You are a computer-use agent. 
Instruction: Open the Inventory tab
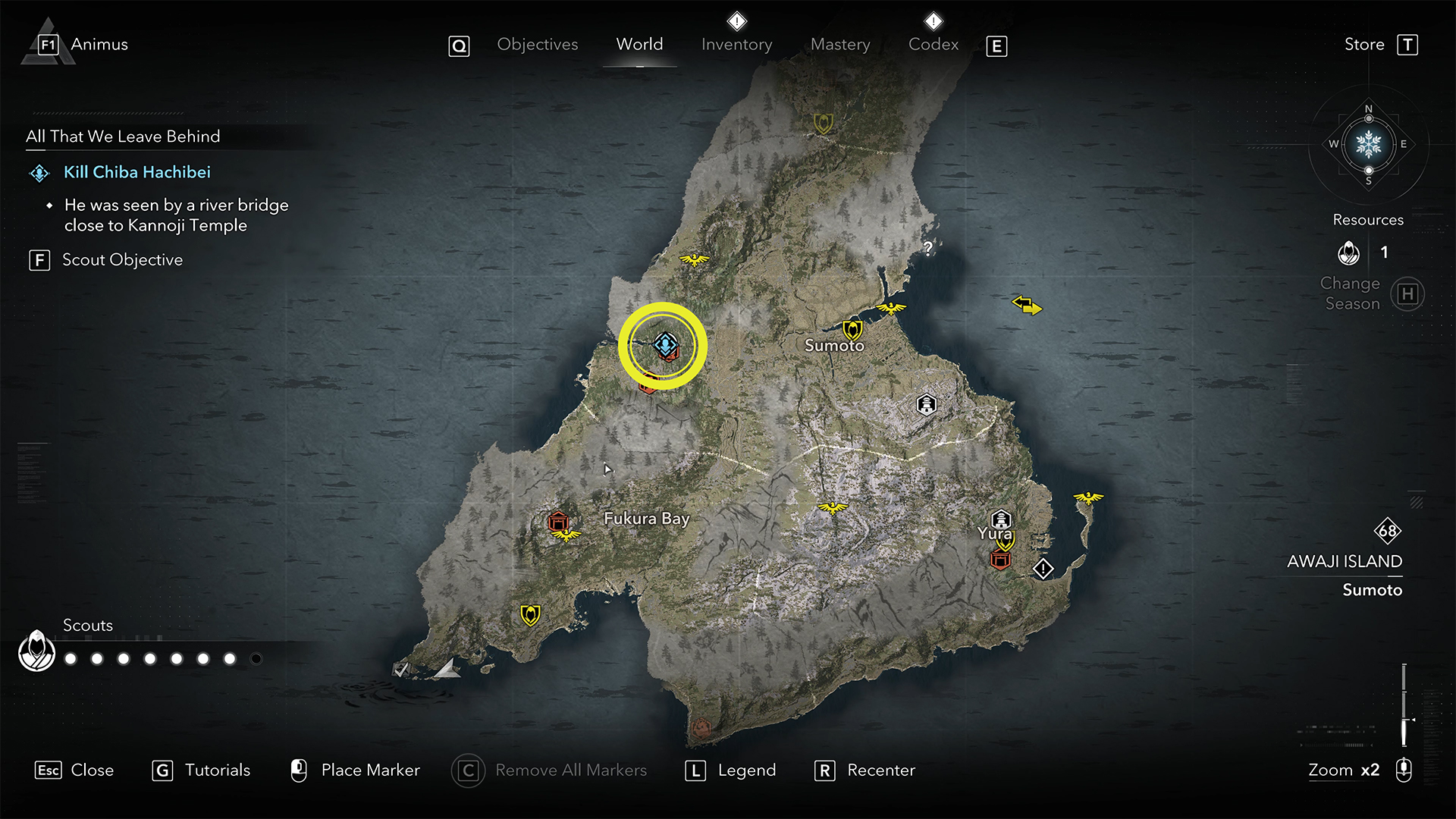[x=736, y=45]
